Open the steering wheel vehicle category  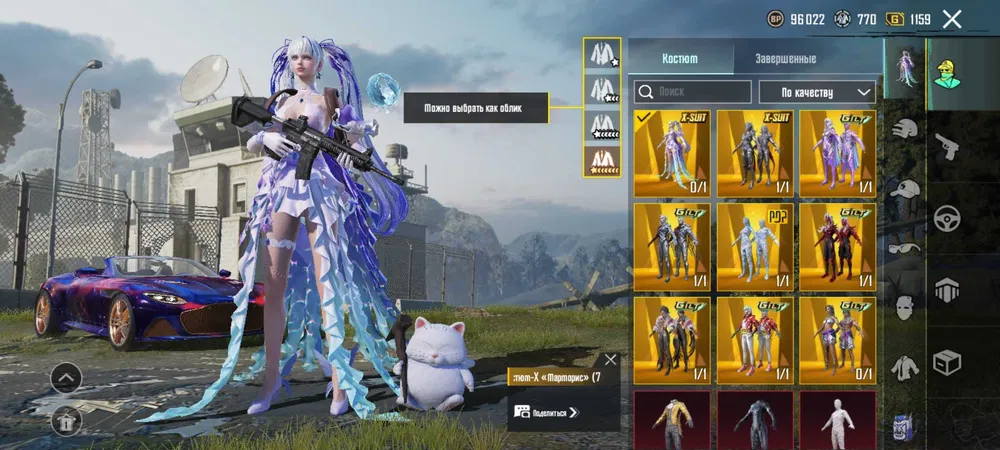pos(947,218)
